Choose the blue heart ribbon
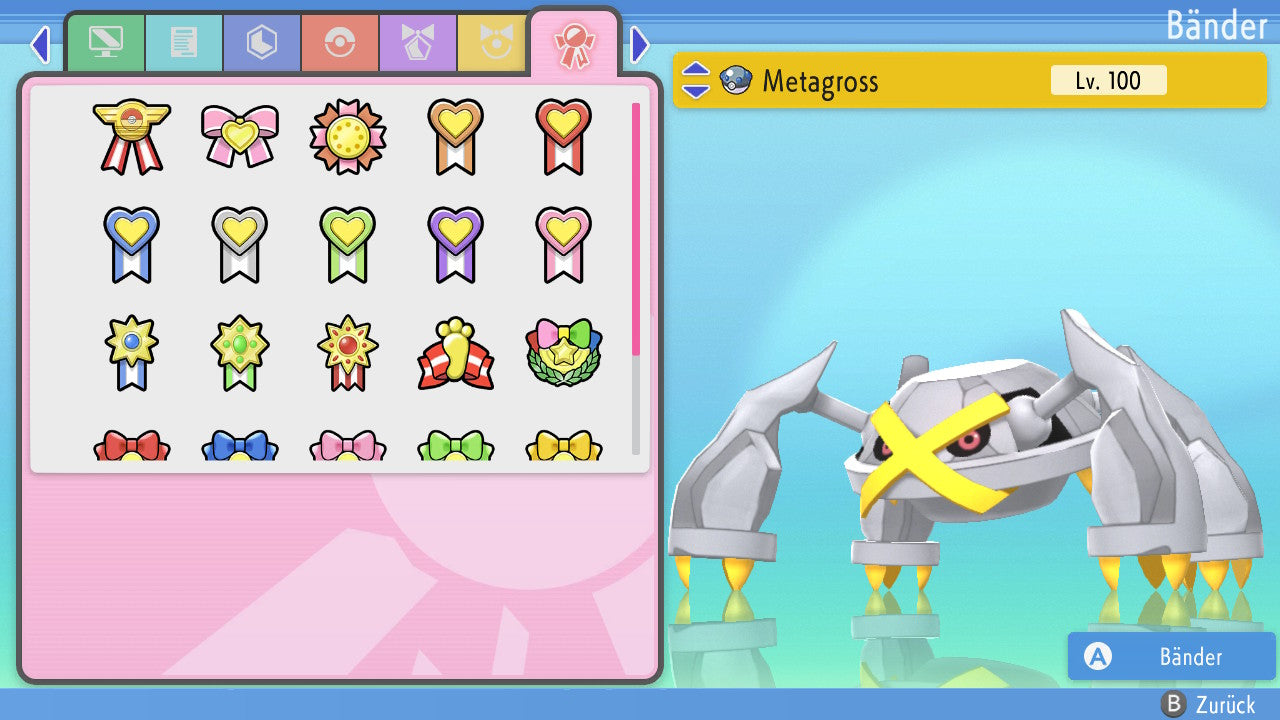1280x720 pixels. 131,244
